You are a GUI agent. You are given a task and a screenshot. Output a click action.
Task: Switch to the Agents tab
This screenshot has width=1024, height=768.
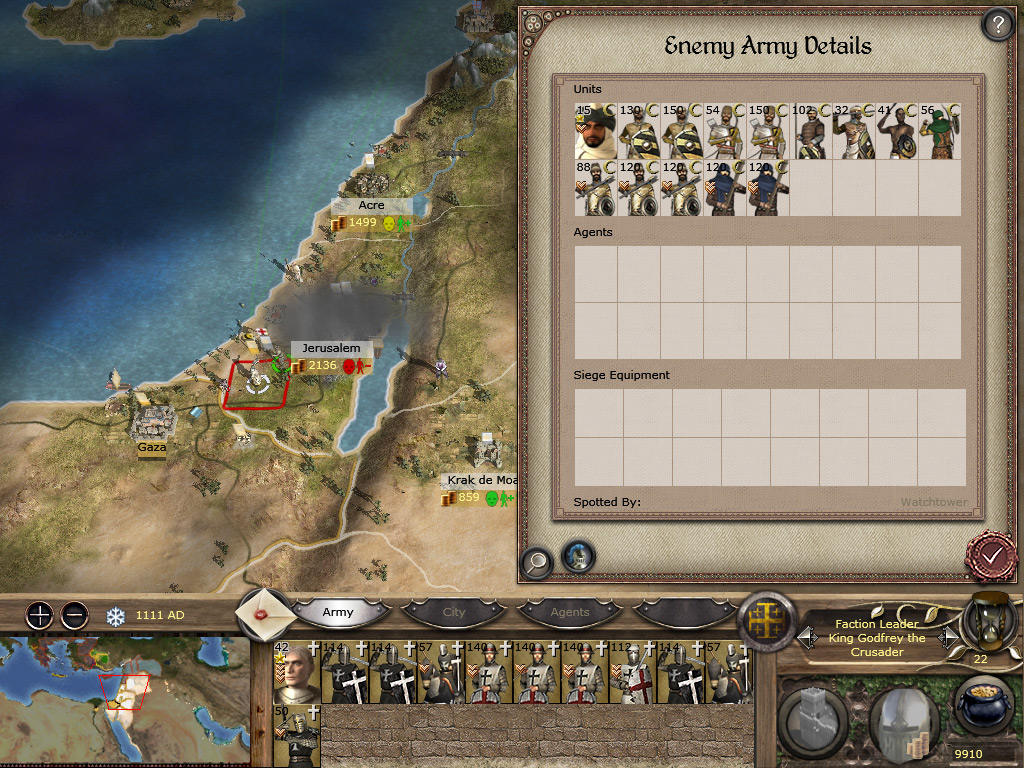[570, 612]
